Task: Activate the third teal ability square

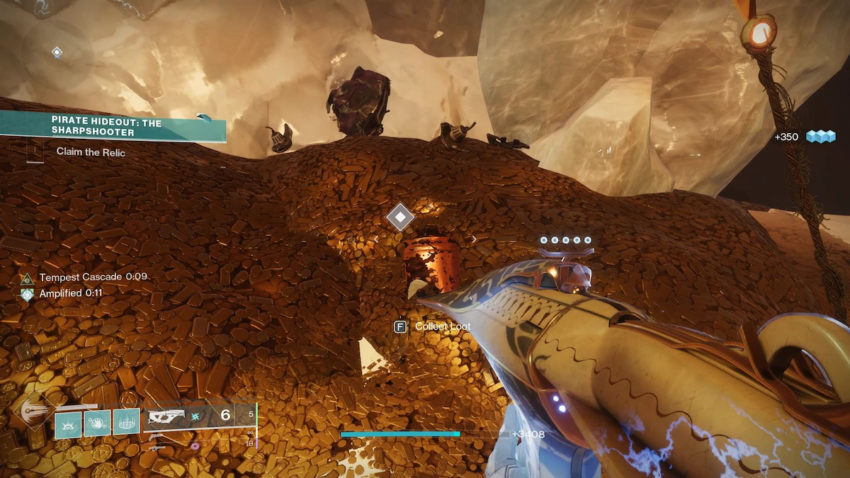Action: coord(126,423)
